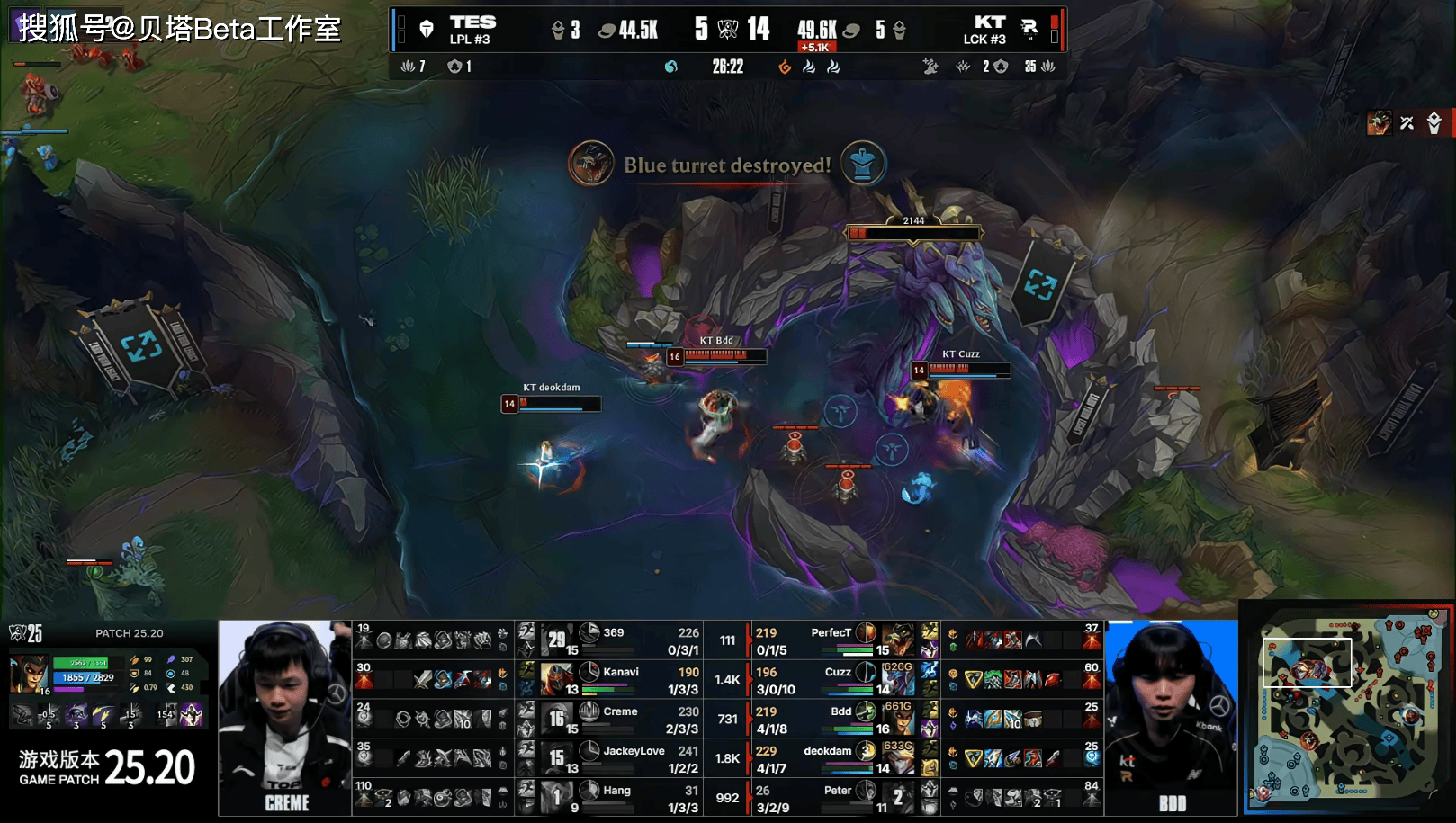Select Bdd's scoreboard row

(x=832, y=719)
